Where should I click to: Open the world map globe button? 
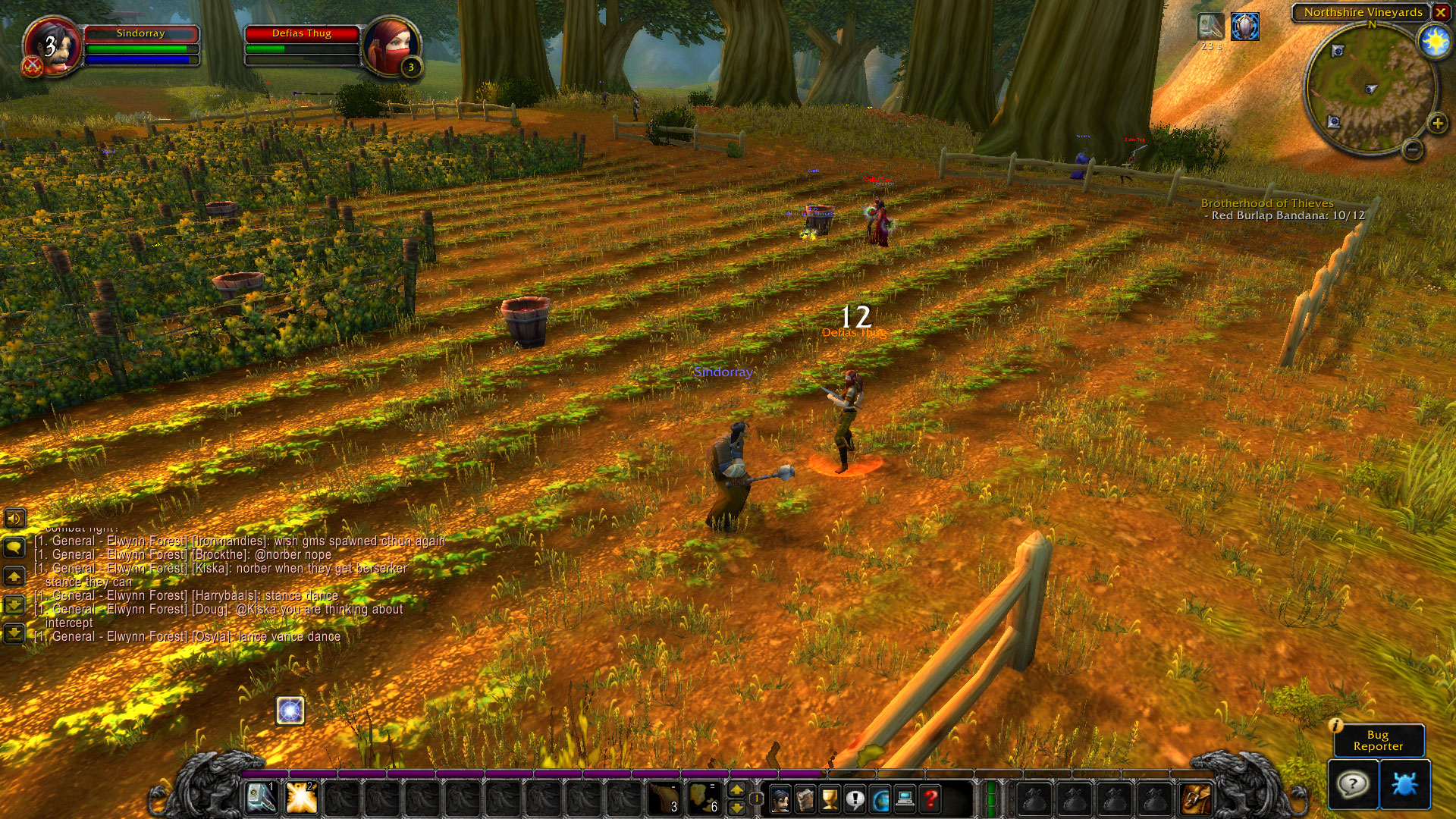[880, 799]
